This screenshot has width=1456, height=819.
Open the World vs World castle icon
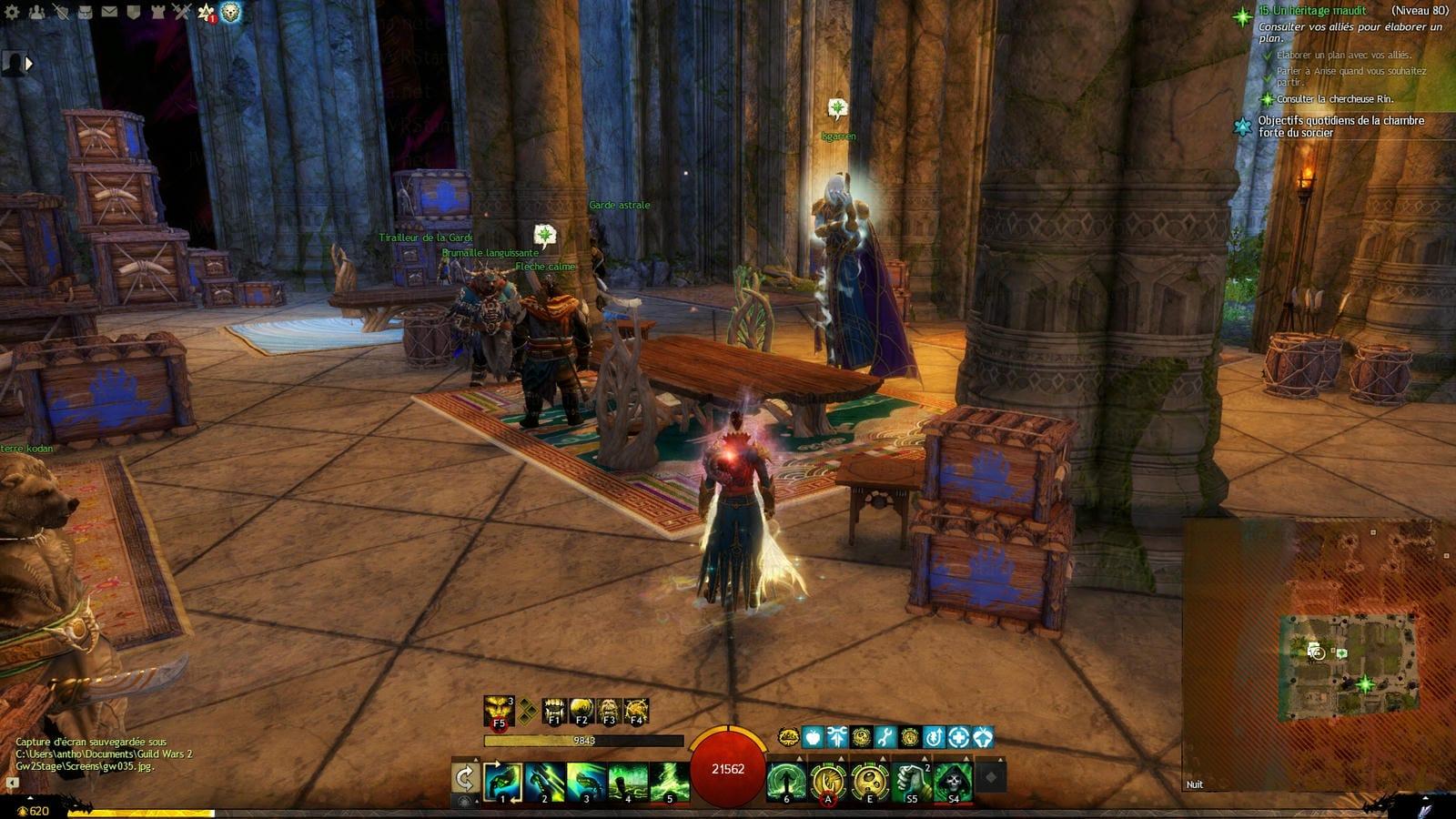tap(157, 12)
